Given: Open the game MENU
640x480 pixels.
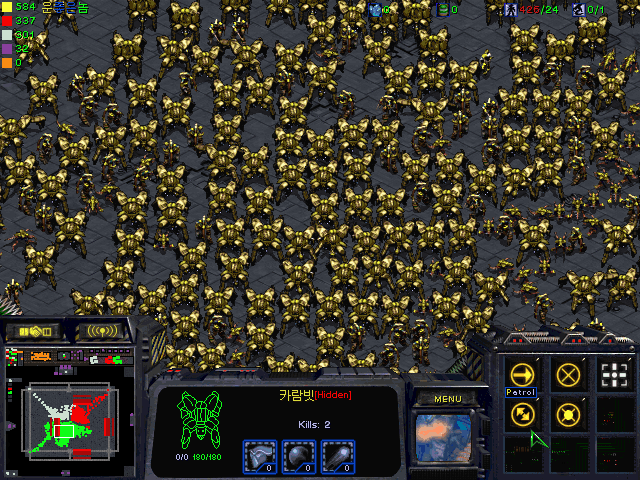Looking at the screenshot, I should (448, 398).
